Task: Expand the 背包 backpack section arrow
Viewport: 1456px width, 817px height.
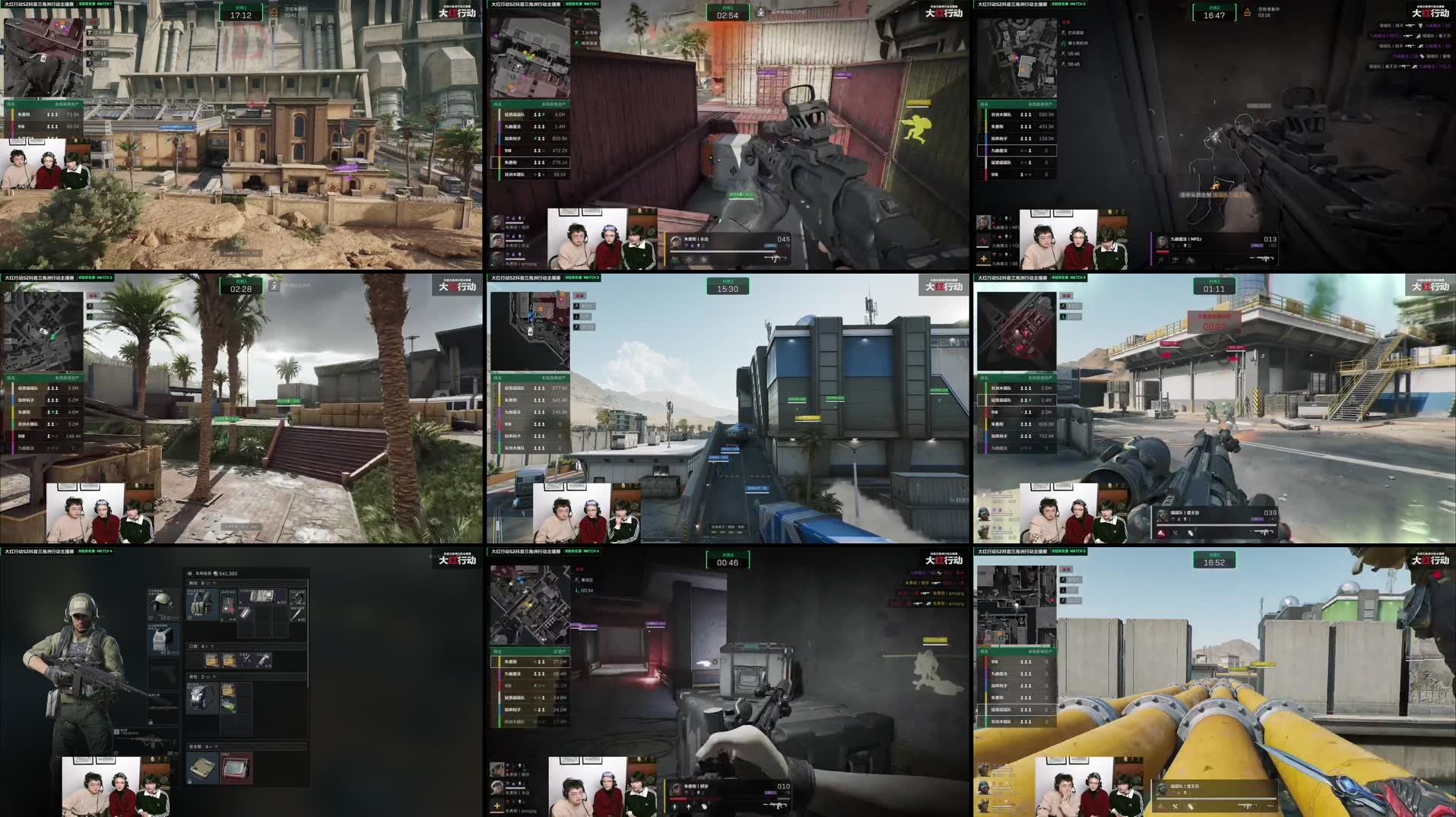Action: (214, 676)
